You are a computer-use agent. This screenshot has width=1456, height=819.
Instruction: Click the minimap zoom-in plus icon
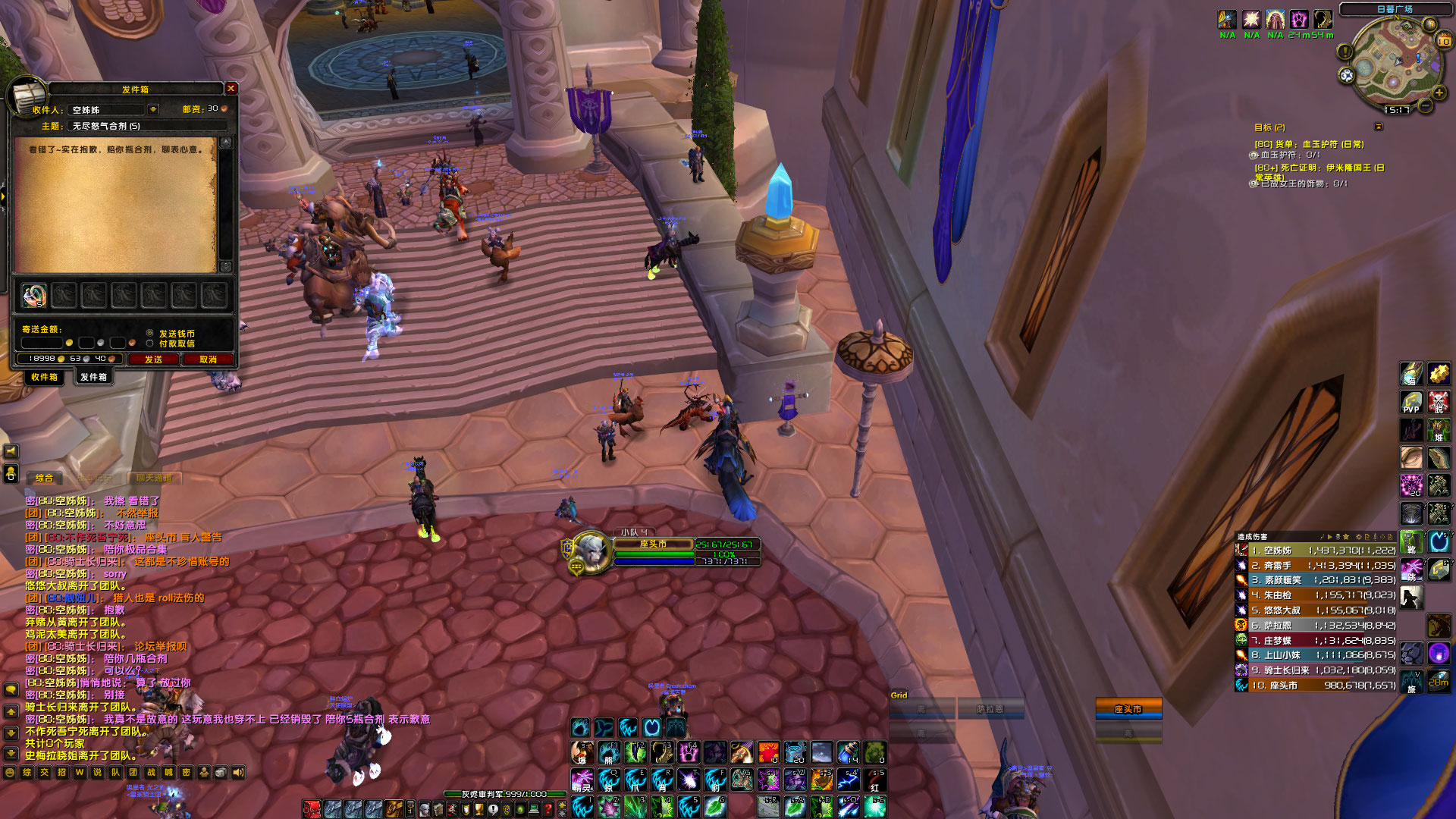(x=1439, y=93)
